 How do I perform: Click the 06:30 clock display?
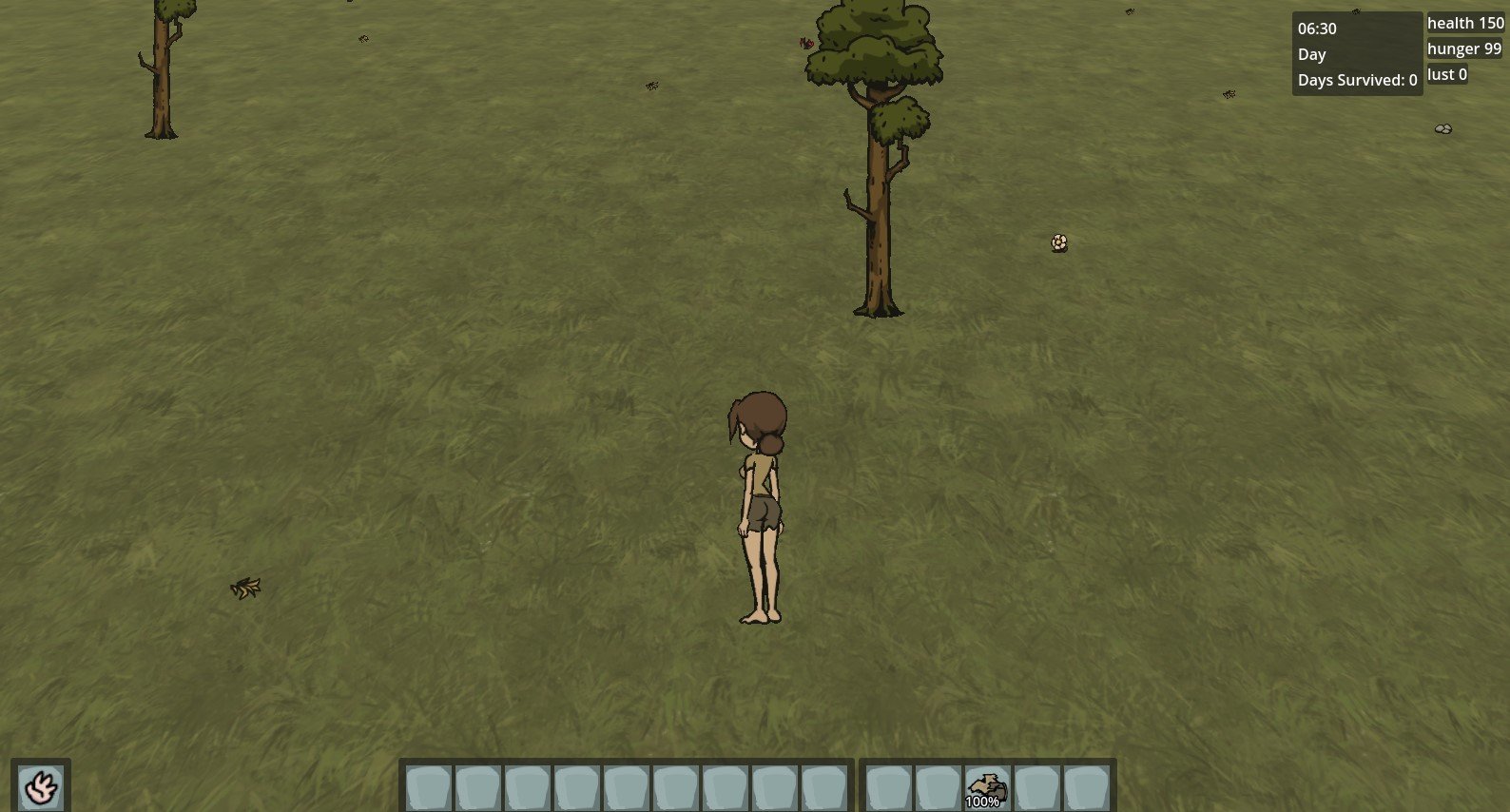tap(1316, 28)
